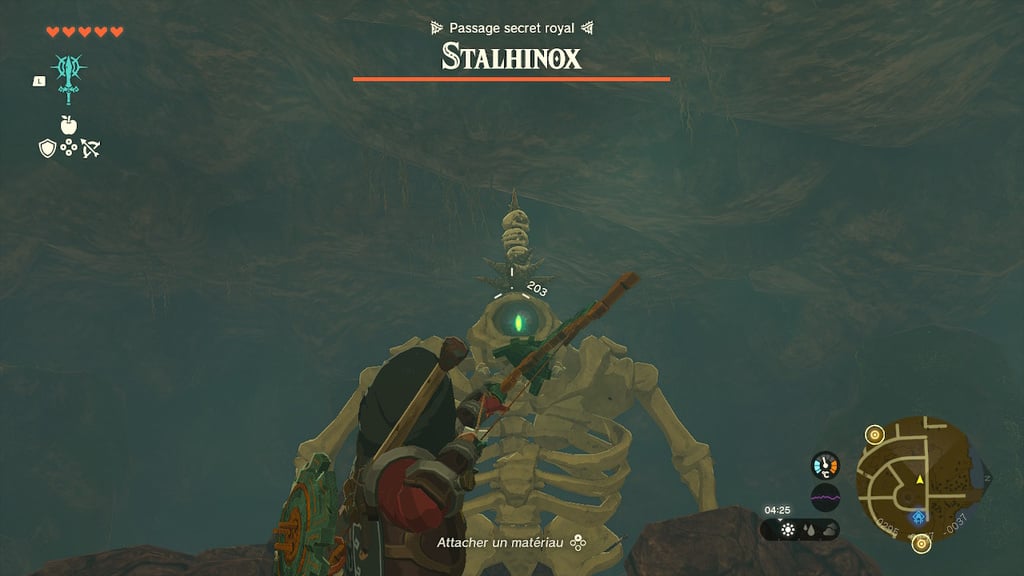Activate the Fuse ability sword icon
The image size is (1024, 576).
68,77
